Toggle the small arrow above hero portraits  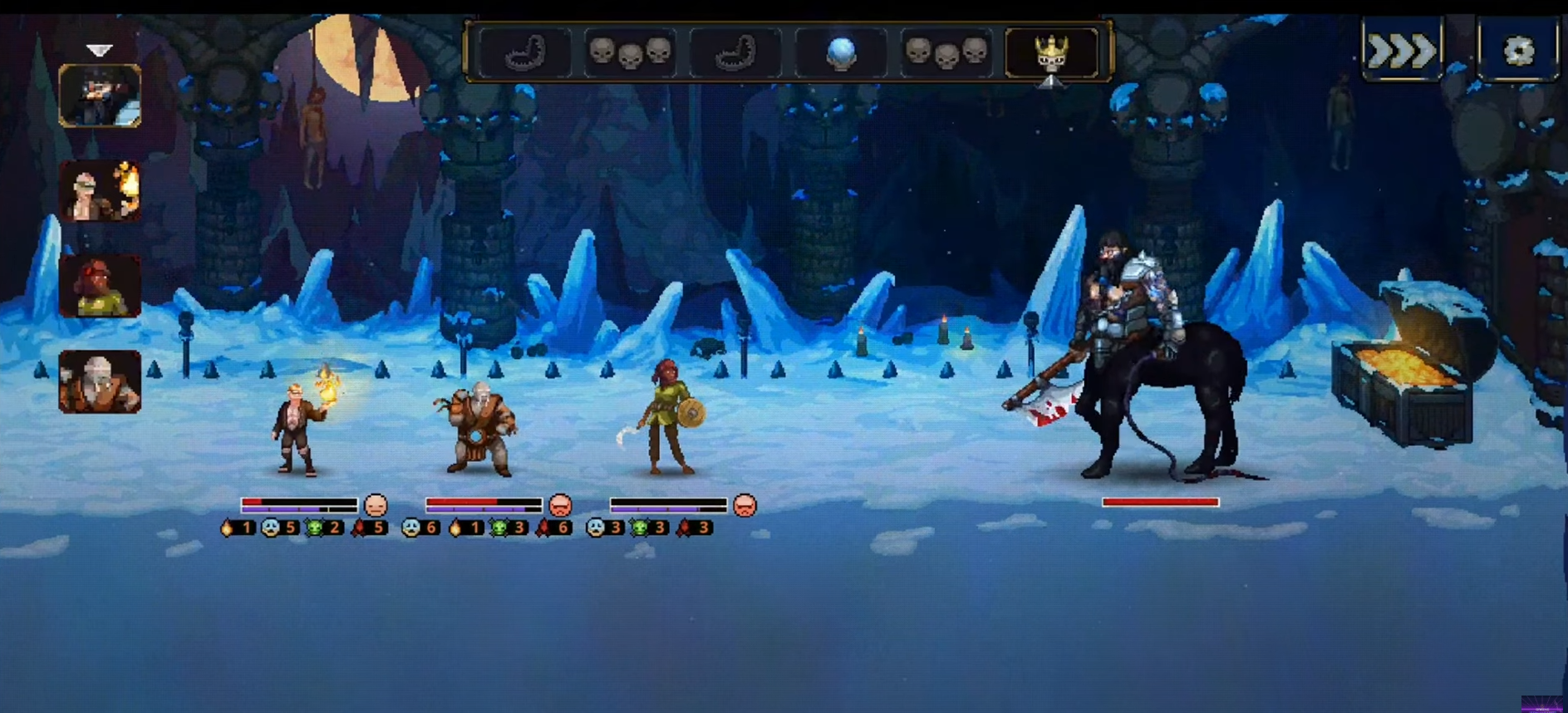[x=100, y=50]
